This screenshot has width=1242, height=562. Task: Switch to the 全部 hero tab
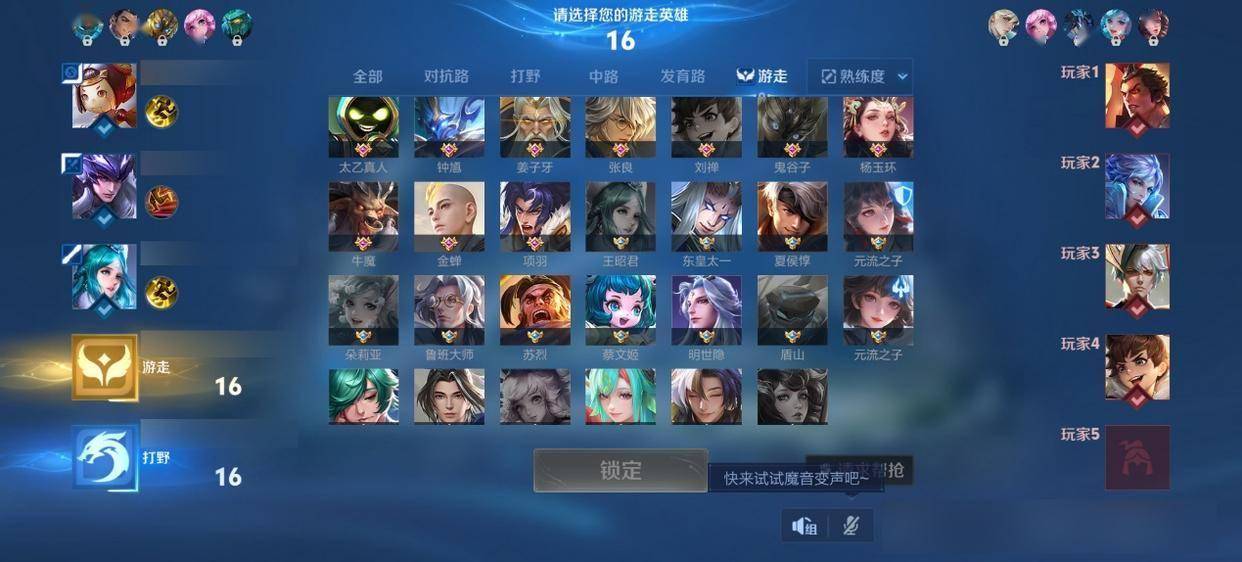point(367,76)
